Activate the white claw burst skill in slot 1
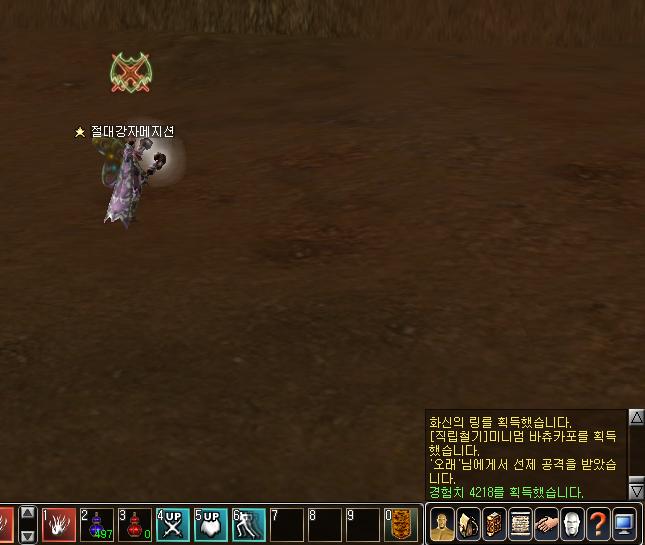Screen dimensions: 645x545 tap(59, 524)
